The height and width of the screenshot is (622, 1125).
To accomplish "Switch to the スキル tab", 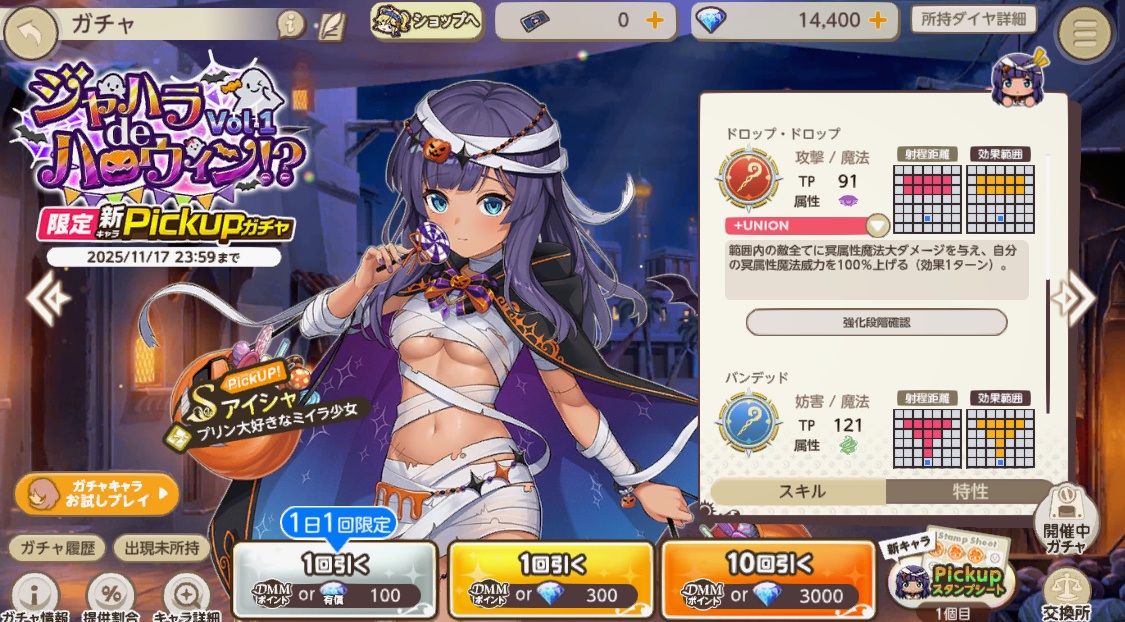I will pos(799,491).
